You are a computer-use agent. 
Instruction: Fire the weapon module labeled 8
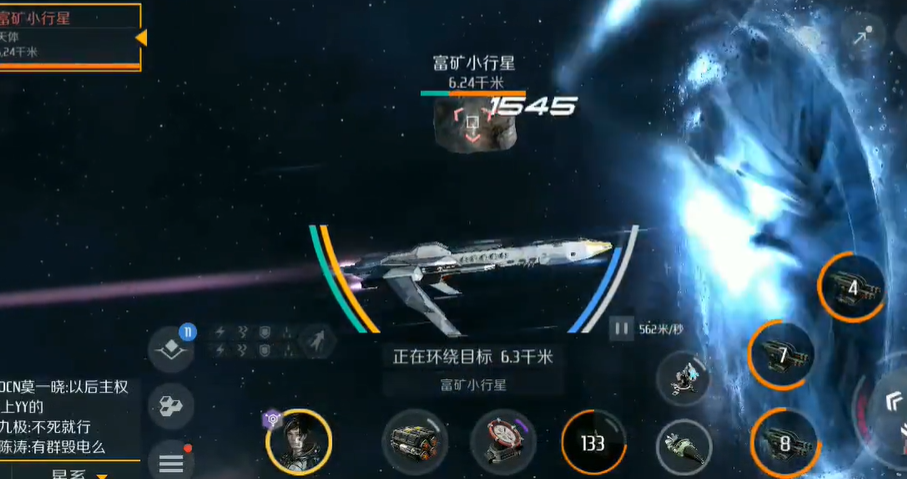pos(783,442)
